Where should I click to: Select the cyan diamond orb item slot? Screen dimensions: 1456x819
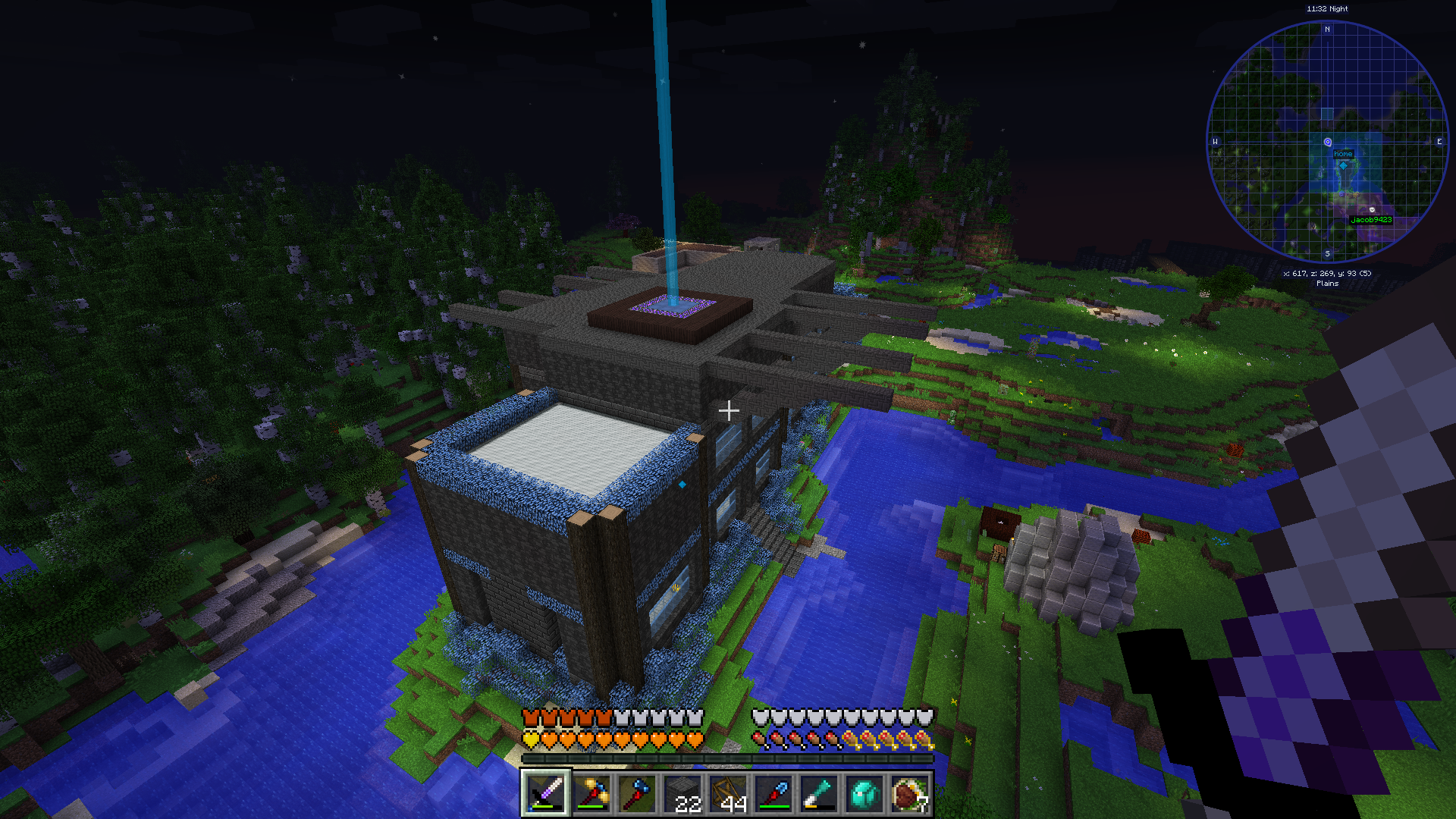click(x=864, y=794)
